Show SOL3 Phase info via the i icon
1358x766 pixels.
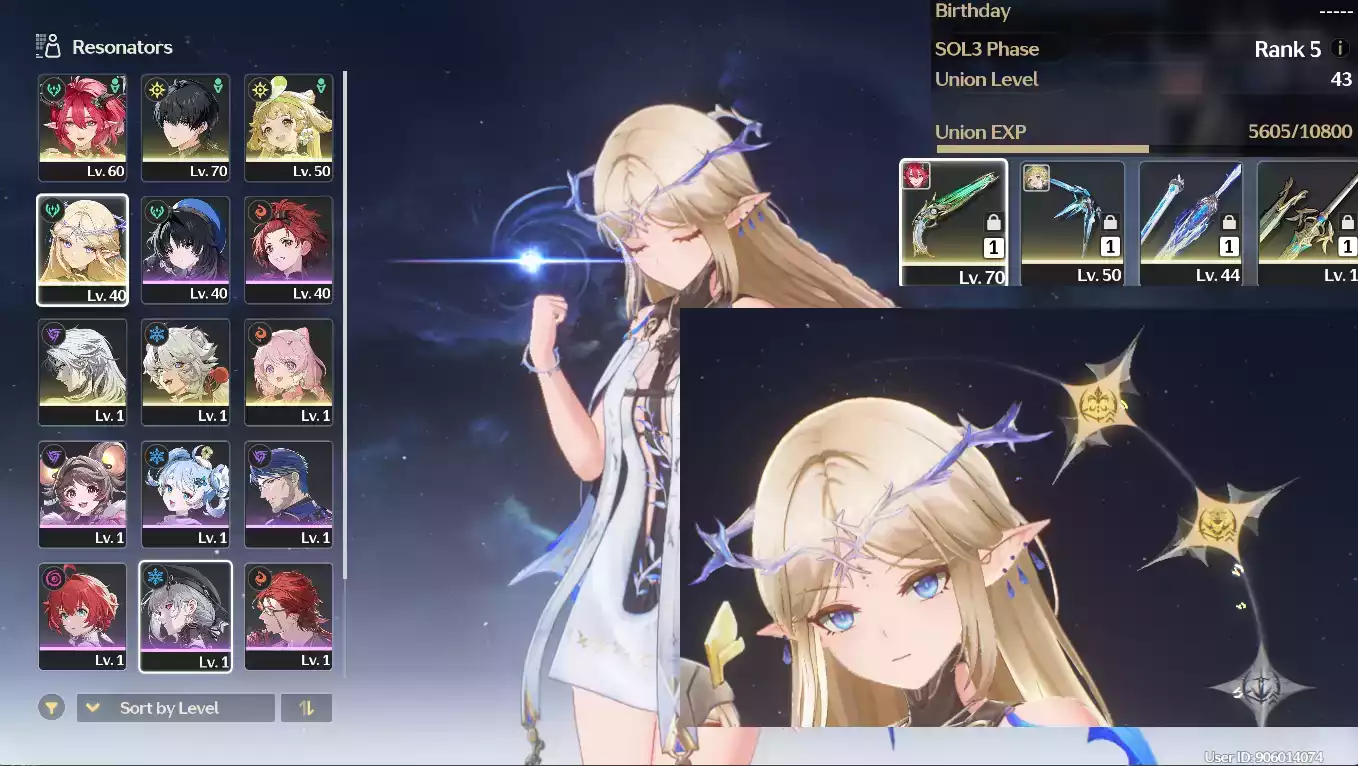pos(1340,49)
